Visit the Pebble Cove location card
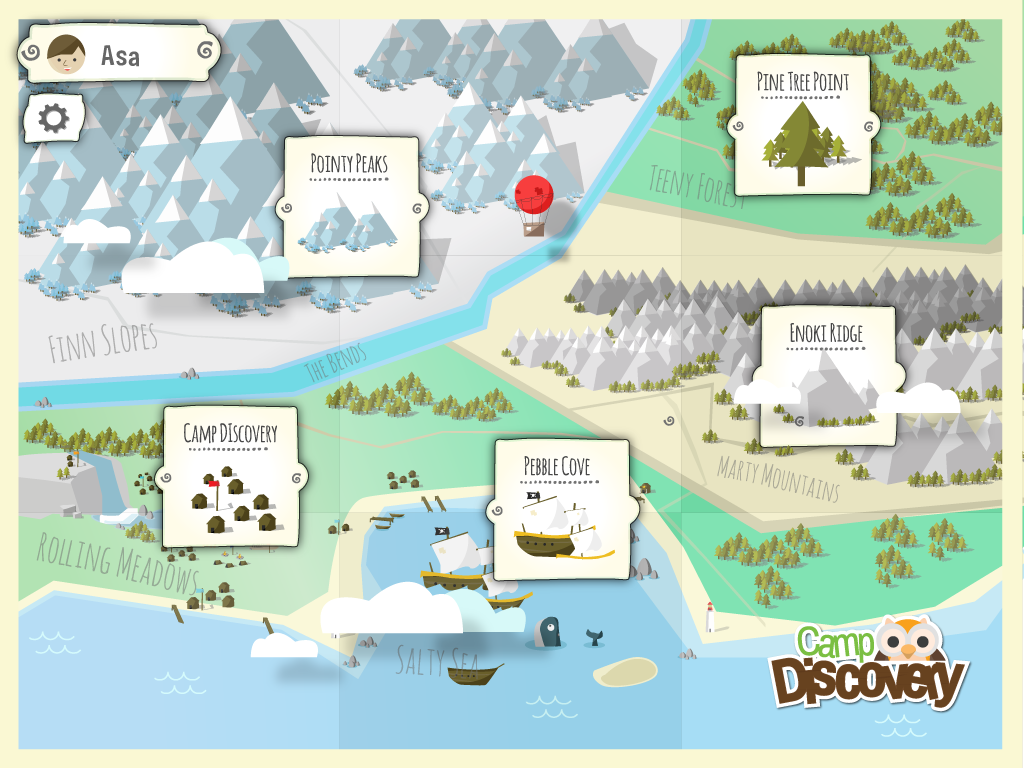Screen dimensions: 1024x768 561,509
